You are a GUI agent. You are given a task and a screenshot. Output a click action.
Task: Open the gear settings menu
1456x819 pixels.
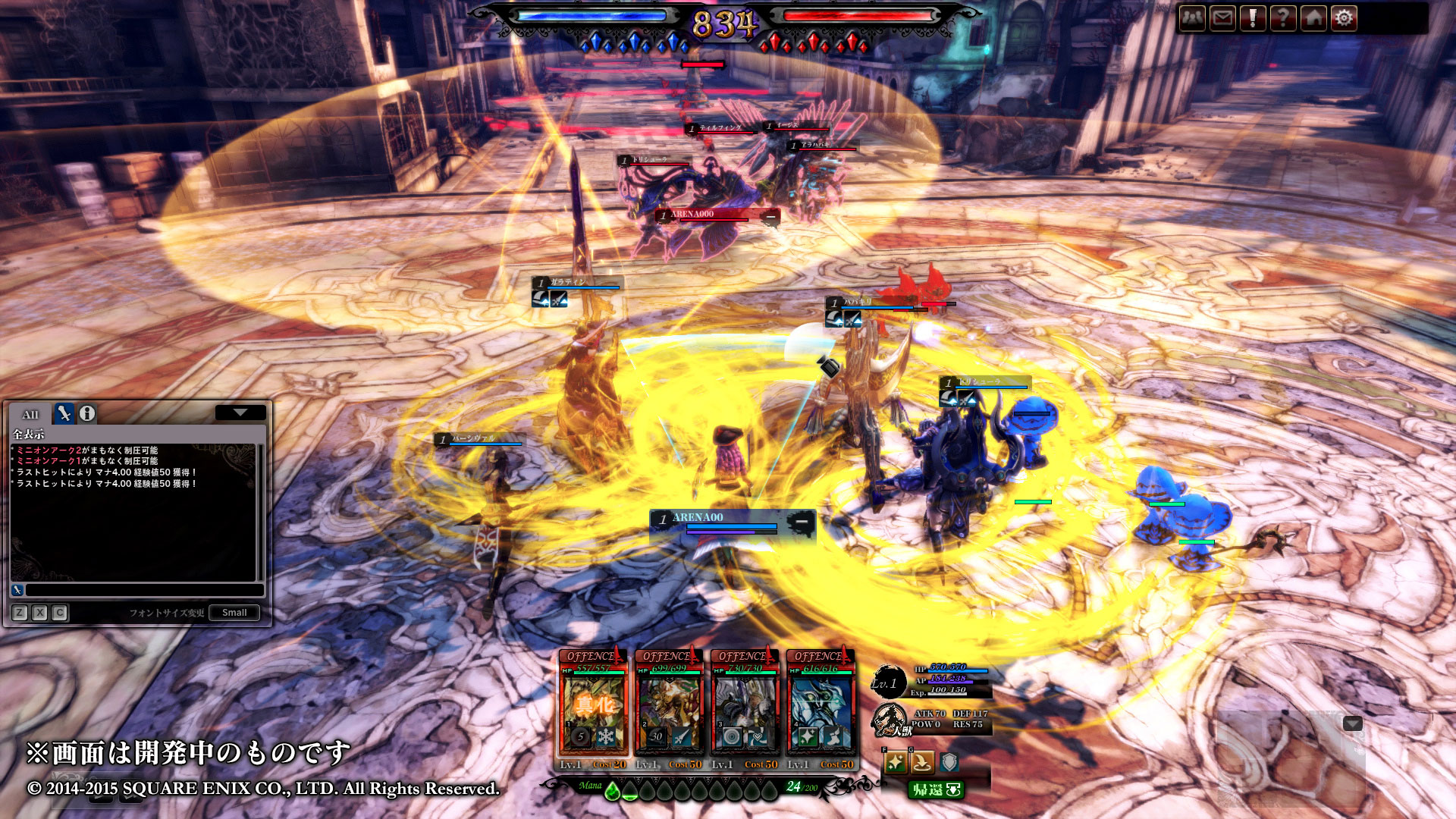click(x=1344, y=17)
